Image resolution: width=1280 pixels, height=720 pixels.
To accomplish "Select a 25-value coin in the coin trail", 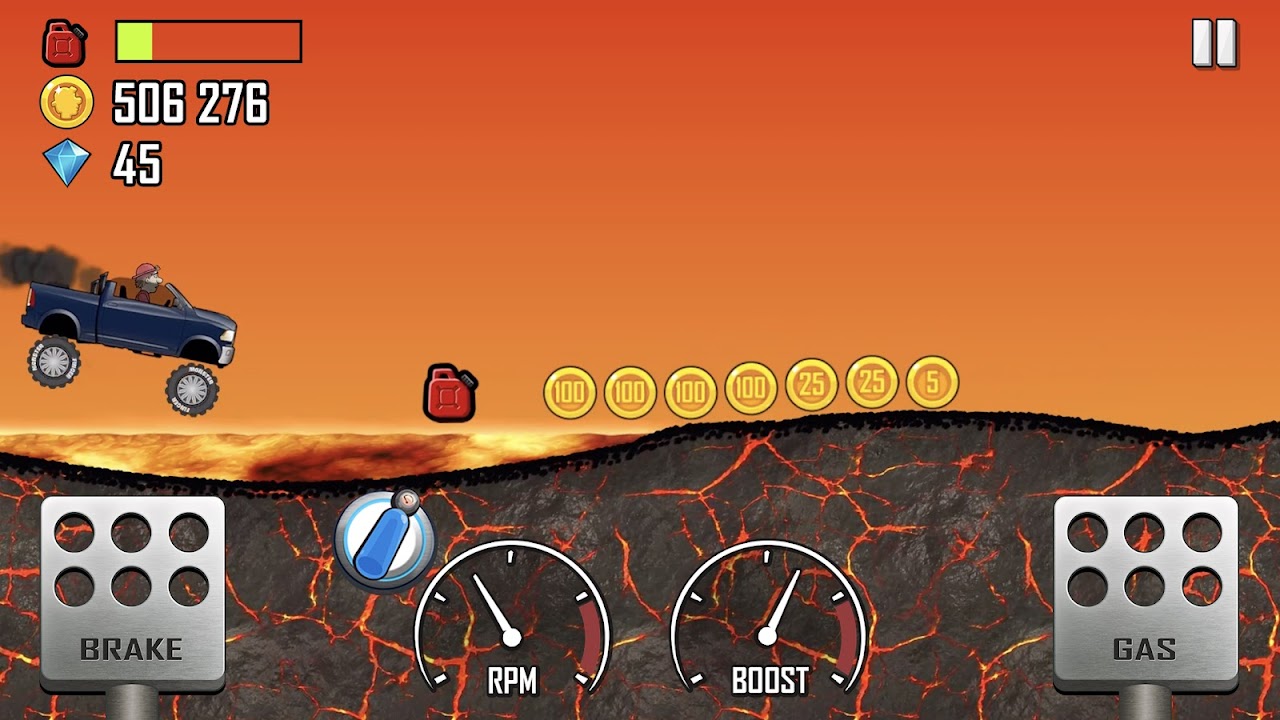I will (812, 388).
